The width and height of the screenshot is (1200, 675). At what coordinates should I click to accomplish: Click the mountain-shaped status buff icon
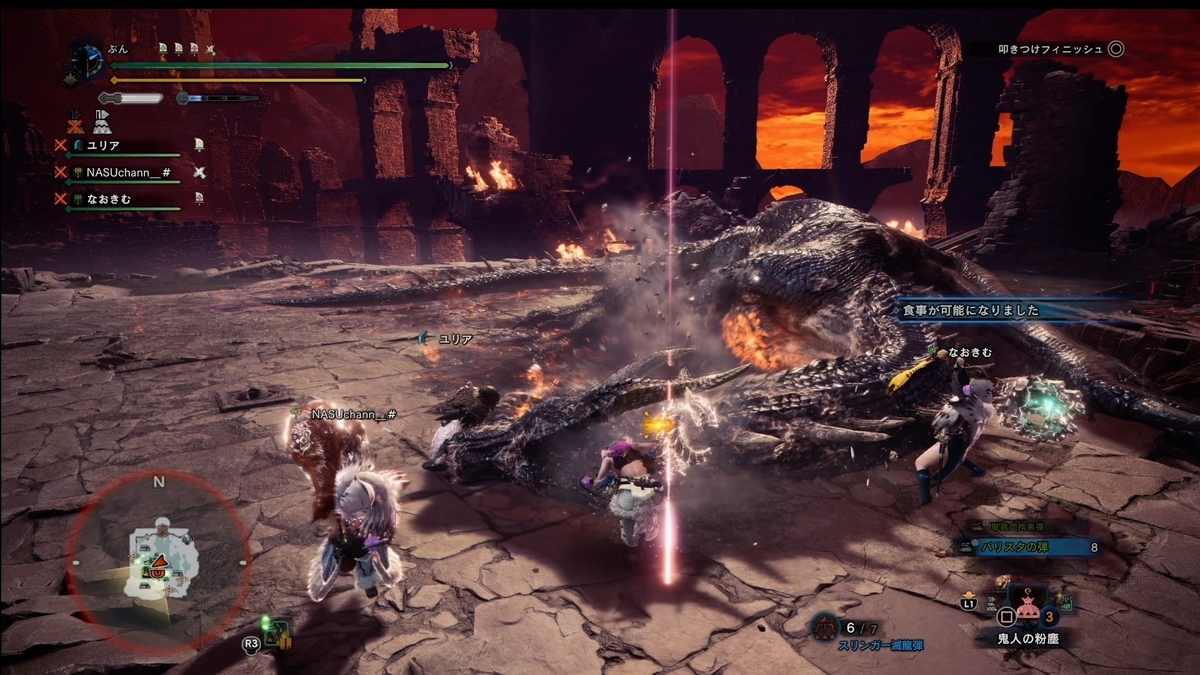coord(102,120)
